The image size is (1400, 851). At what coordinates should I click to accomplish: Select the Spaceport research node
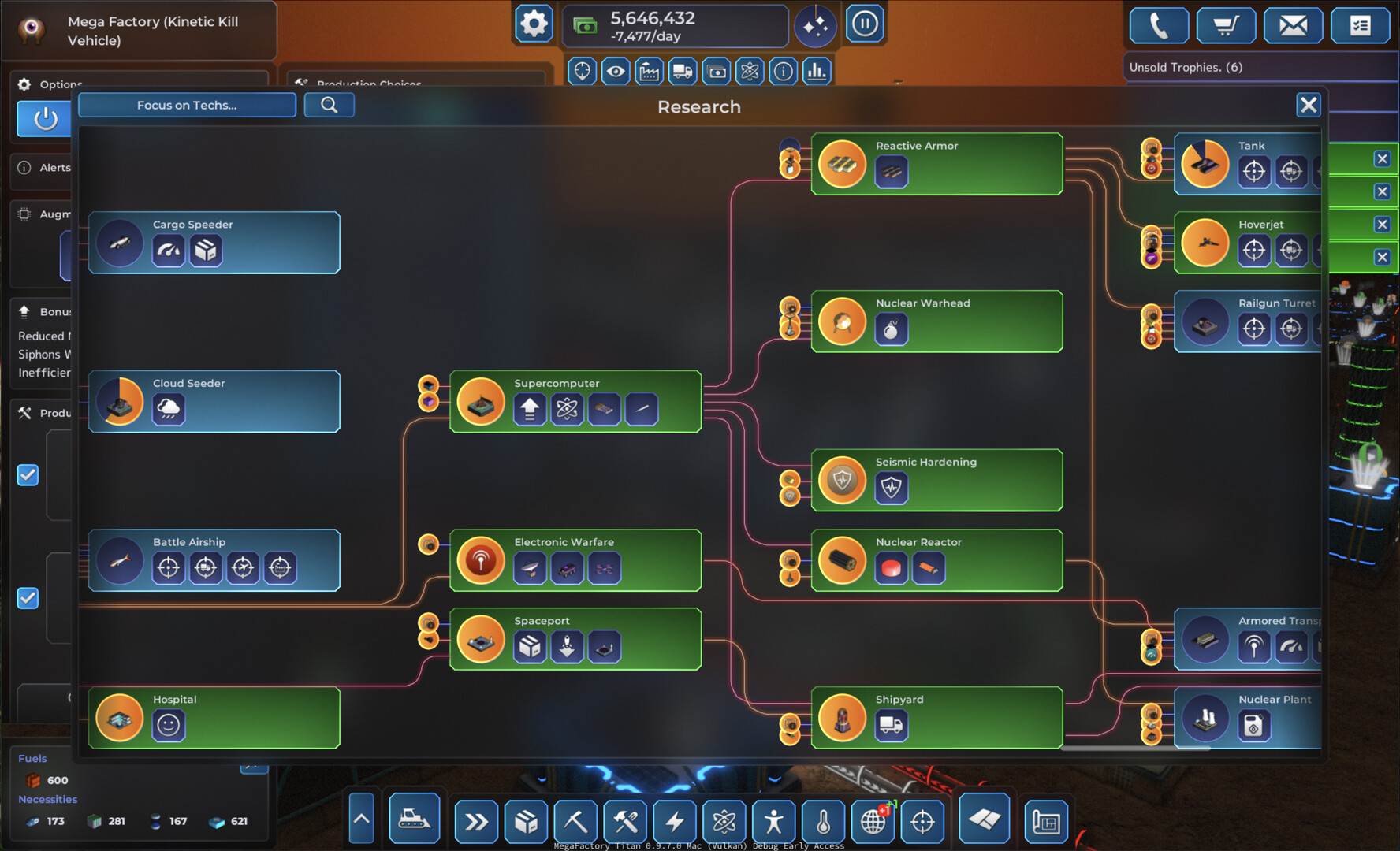[575, 639]
